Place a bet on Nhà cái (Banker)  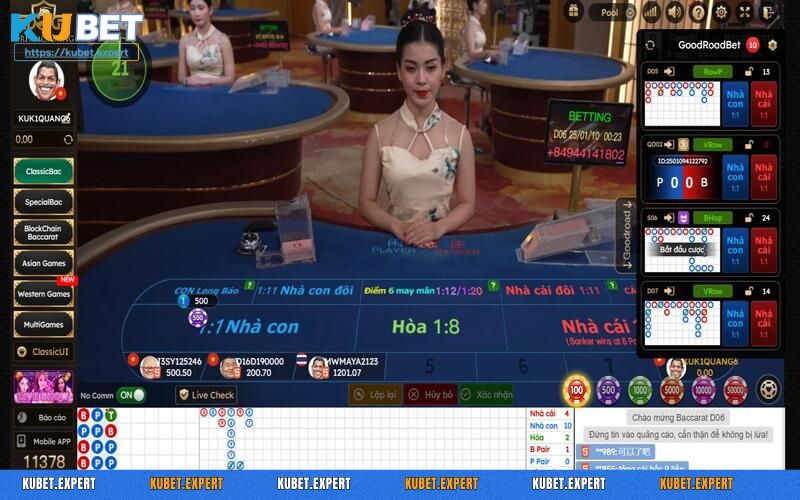[595, 328]
